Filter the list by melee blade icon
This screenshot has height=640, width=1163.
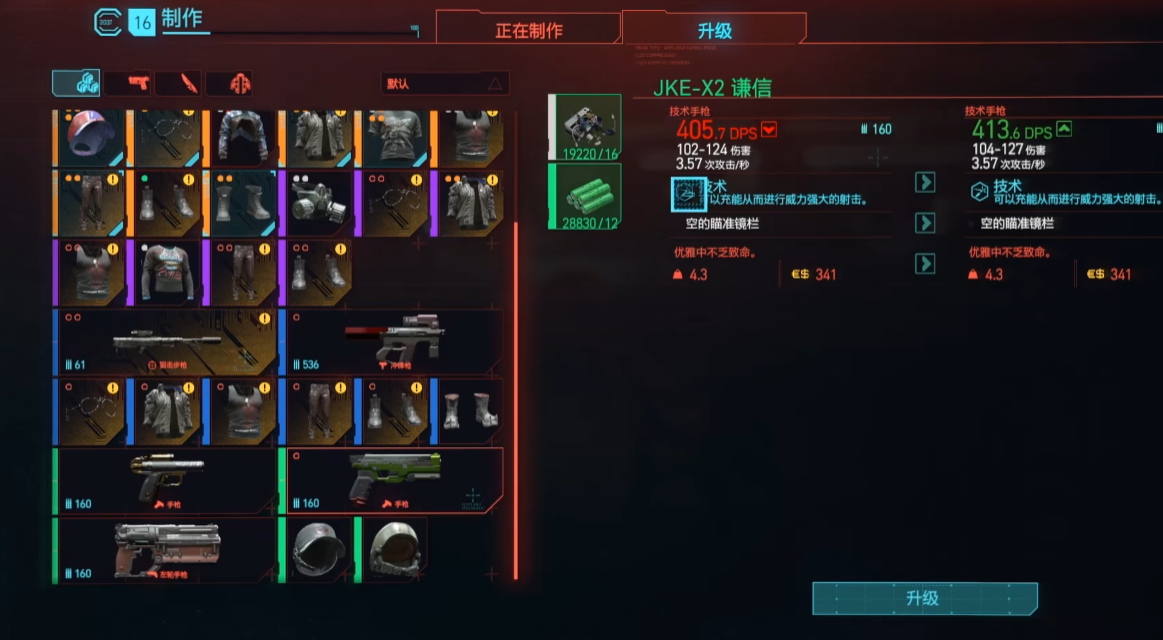point(180,83)
